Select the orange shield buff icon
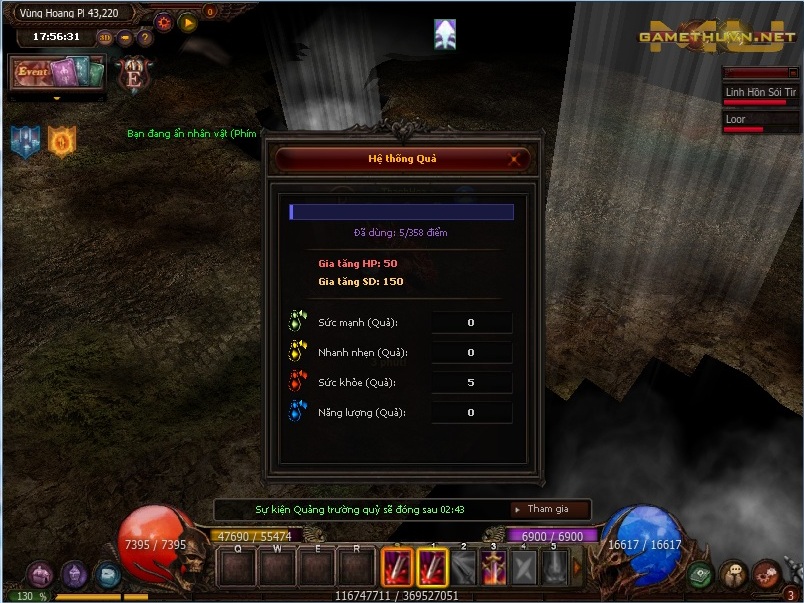The image size is (804, 603). click(x=62, y=141)
